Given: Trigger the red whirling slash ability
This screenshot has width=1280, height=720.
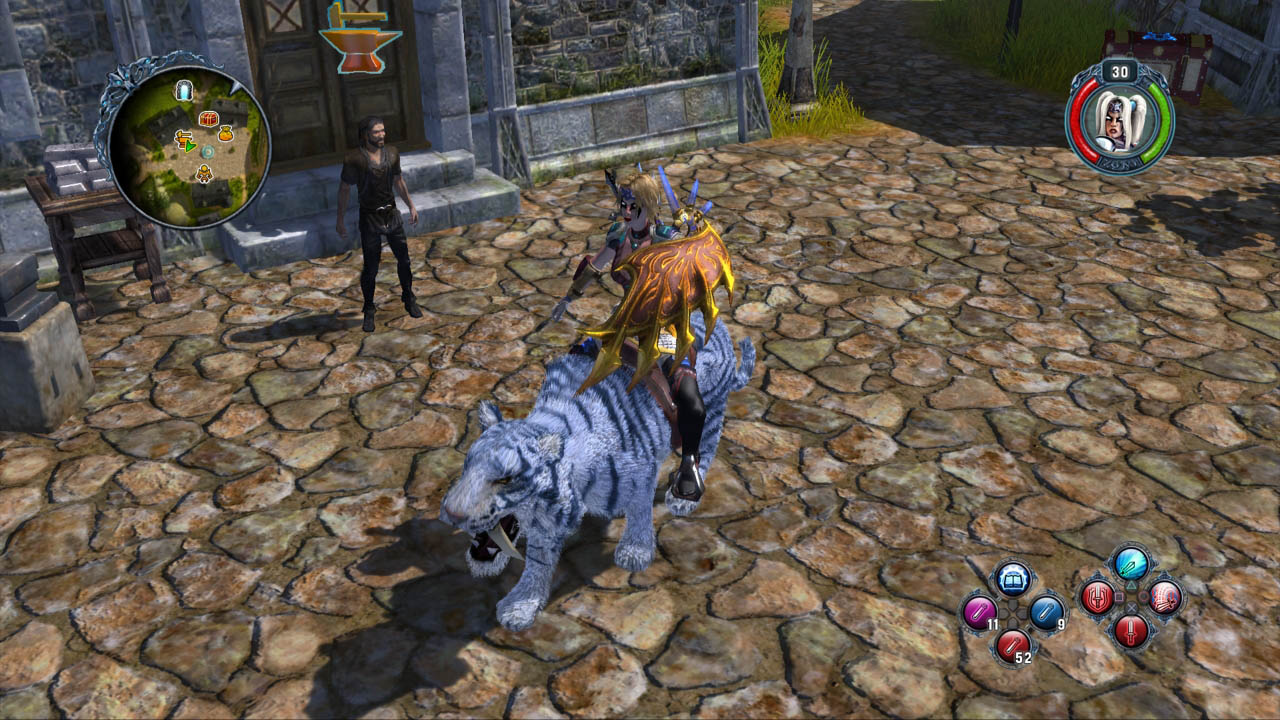Looking at the screenshot, I should tap(1165, 598).
